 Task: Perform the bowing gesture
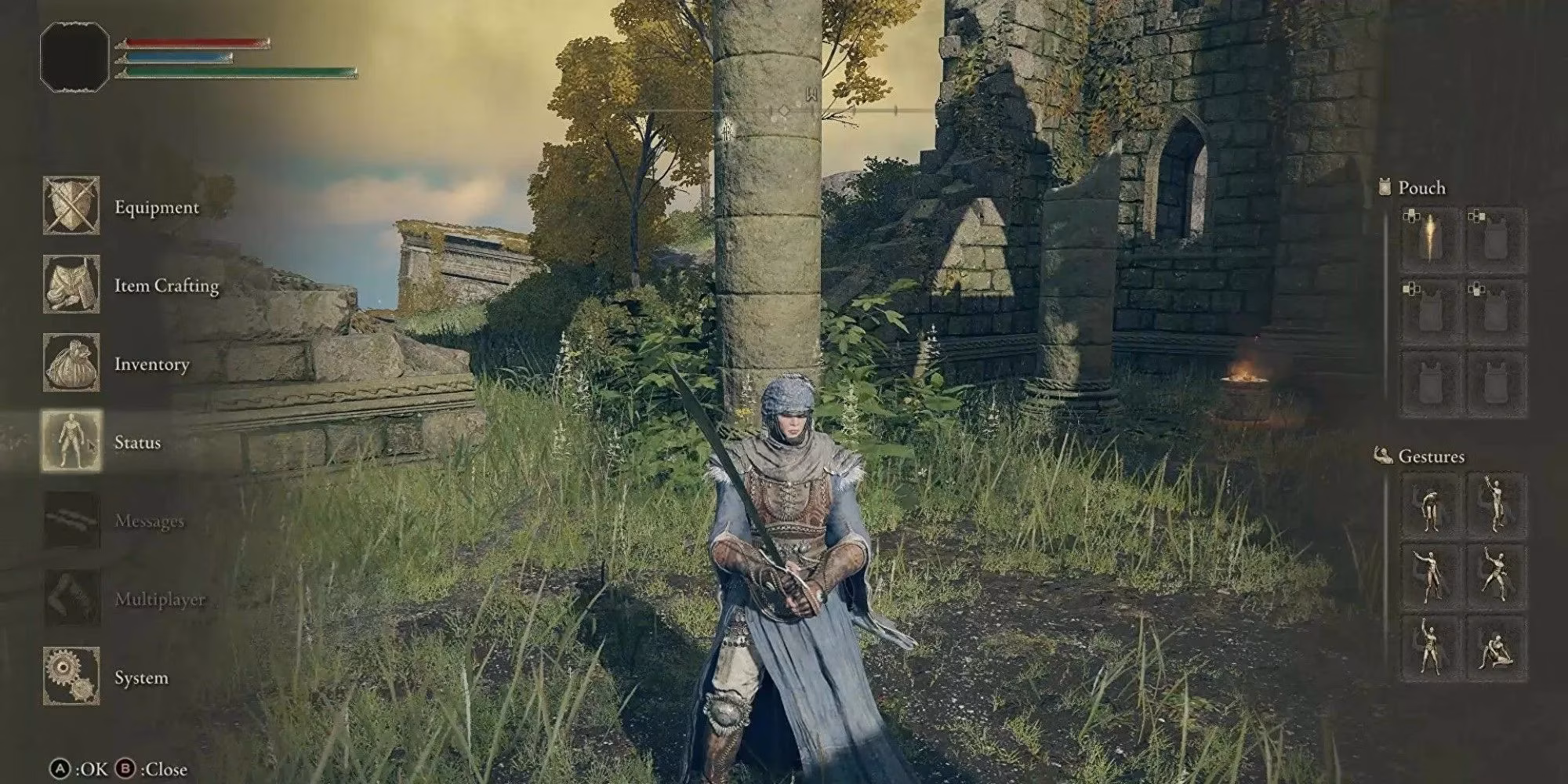1431,506
